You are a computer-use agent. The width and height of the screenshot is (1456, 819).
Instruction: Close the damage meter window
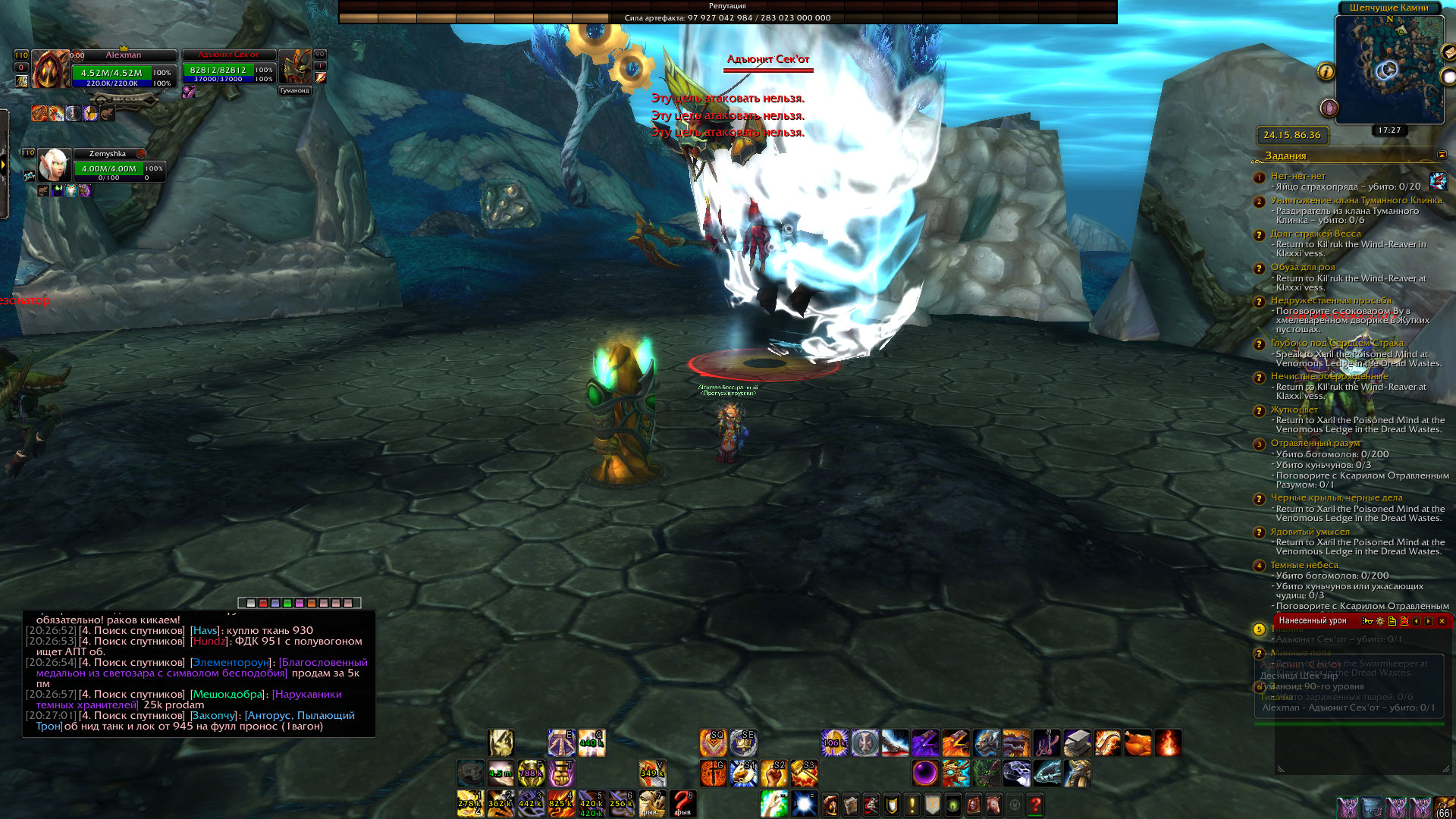(x=1442, y=621)
